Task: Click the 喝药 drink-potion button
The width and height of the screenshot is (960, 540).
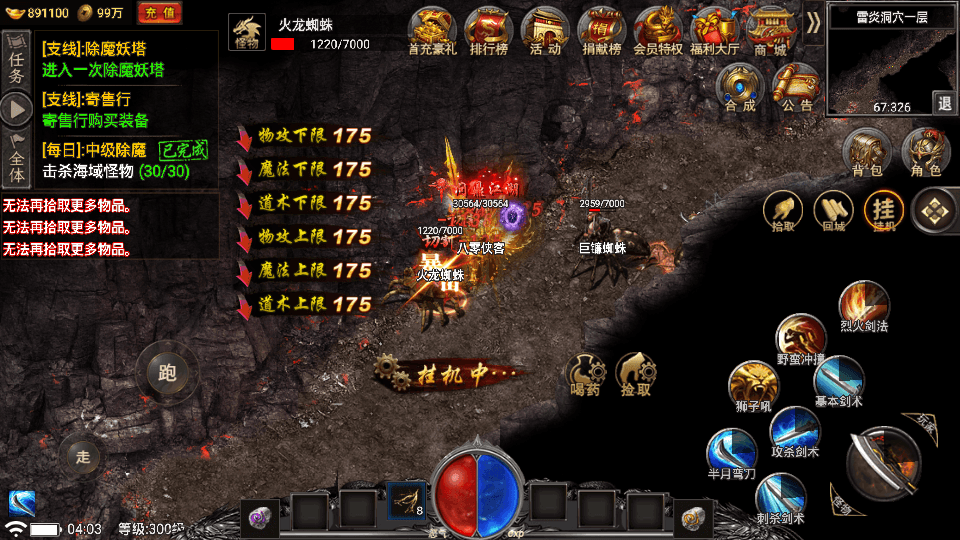Action: (x=585, y=372)
